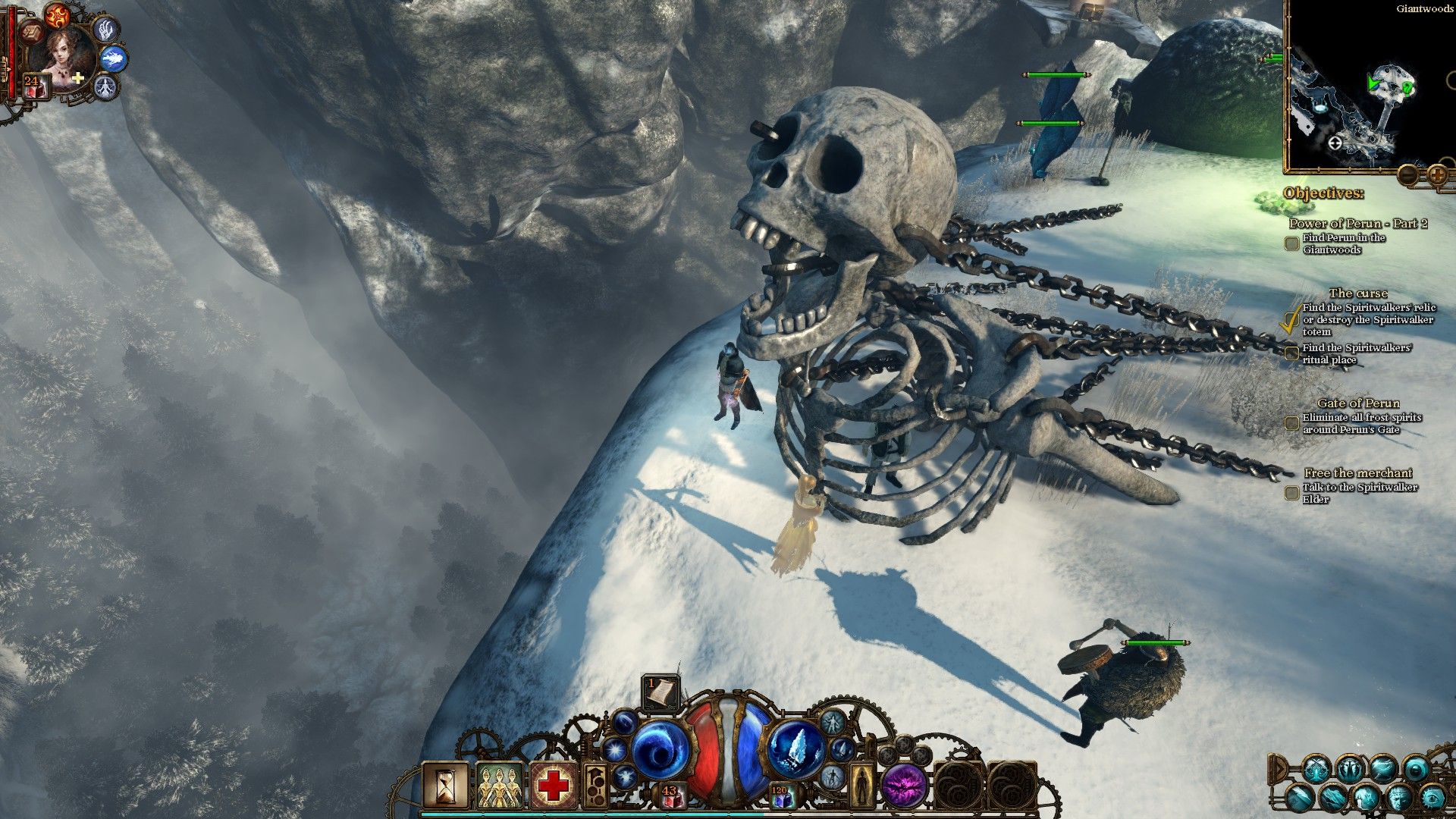
Task: Use the red cross healing ability
Action: click(x=554, y=785)
